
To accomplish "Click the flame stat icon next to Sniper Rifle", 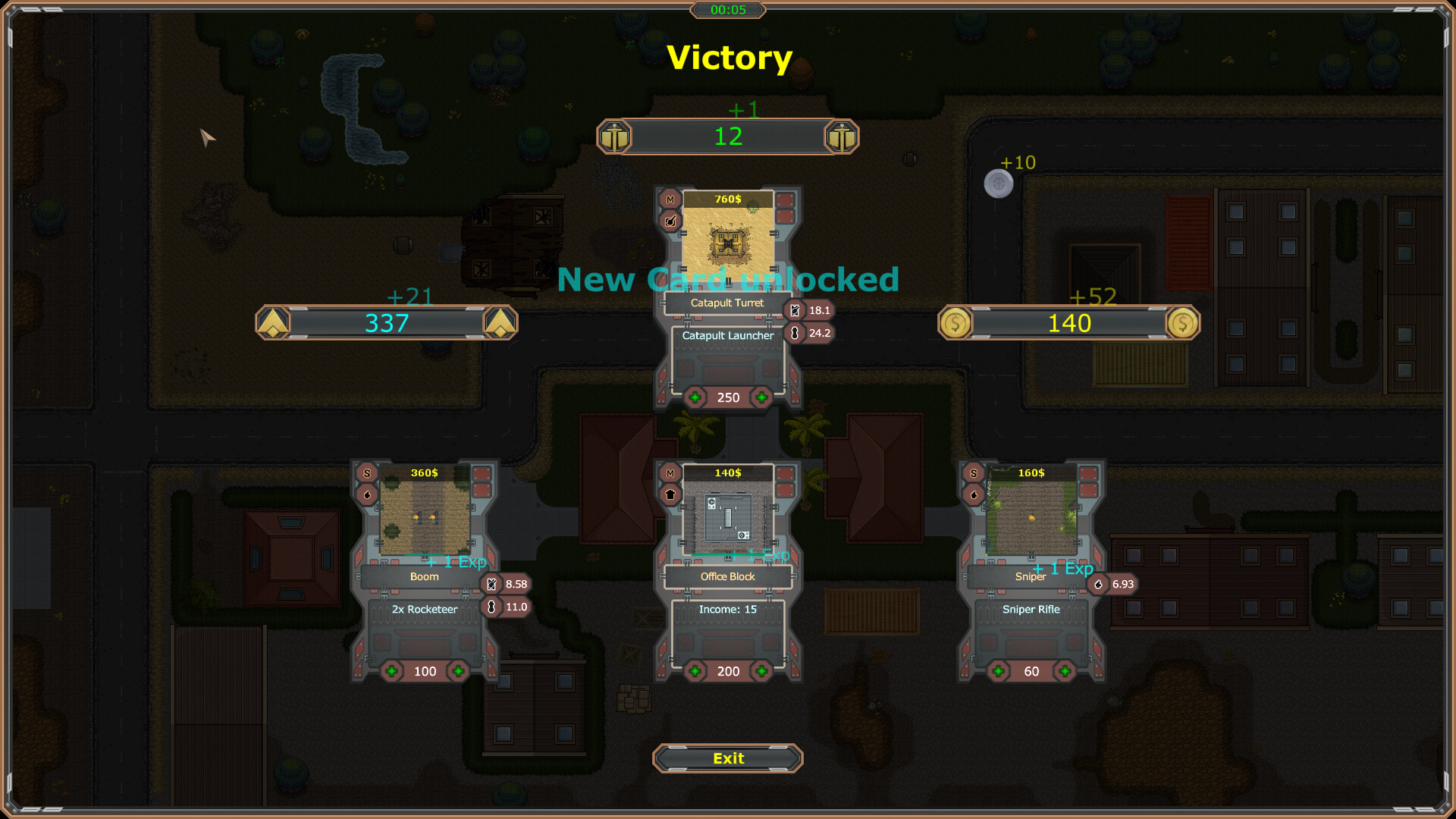I will pos(1099,584).
